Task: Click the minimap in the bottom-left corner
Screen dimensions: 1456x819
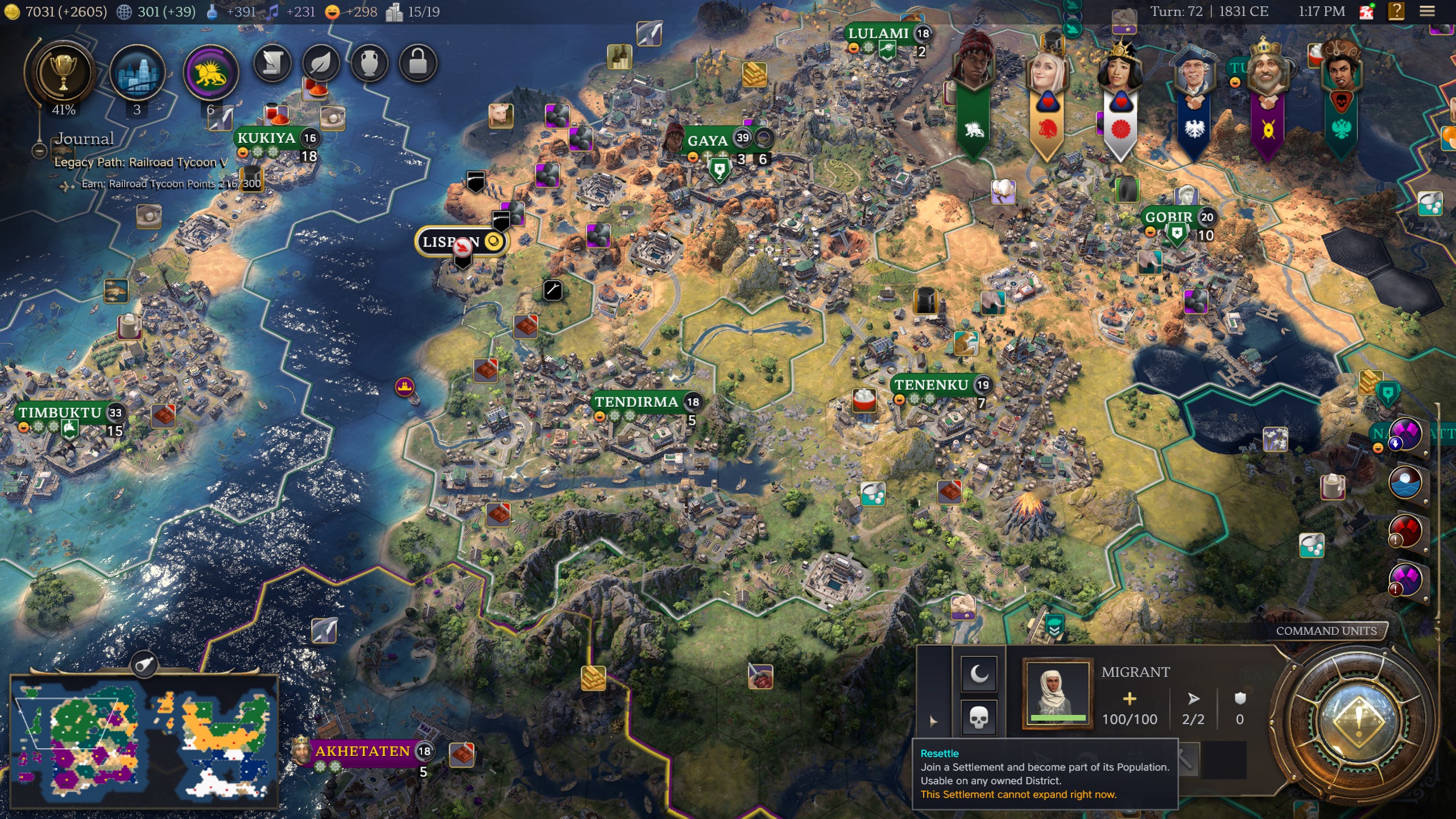Action: (x=142, y=745)
